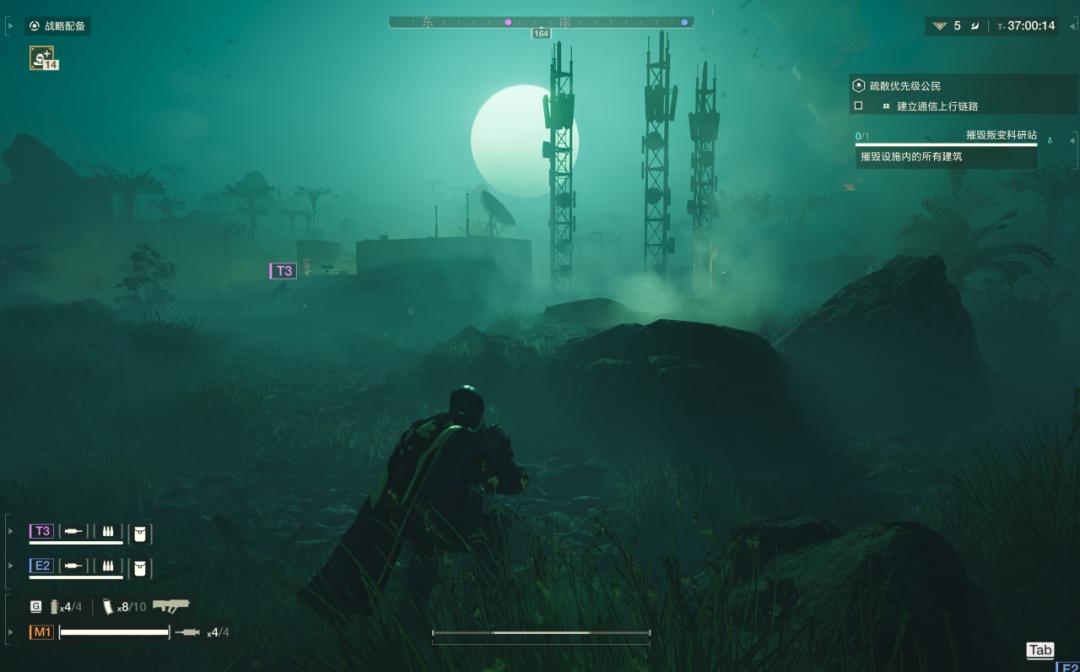The image size is (1080, 672).
Task: Select the 疏散优先级公民 main objective
Action: tap(903, 86)
